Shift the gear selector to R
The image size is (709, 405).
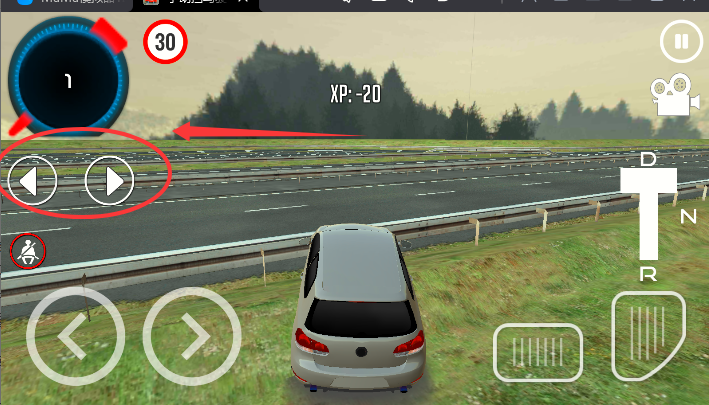[648, 274]
